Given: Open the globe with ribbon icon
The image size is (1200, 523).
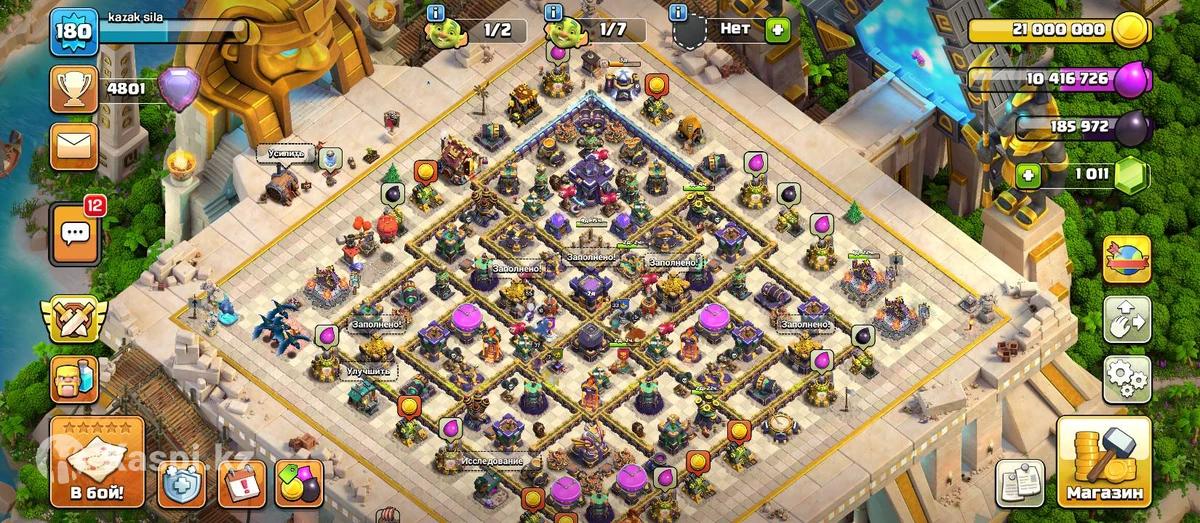Looking at the screenshot, I should (x=1127, y=259).
